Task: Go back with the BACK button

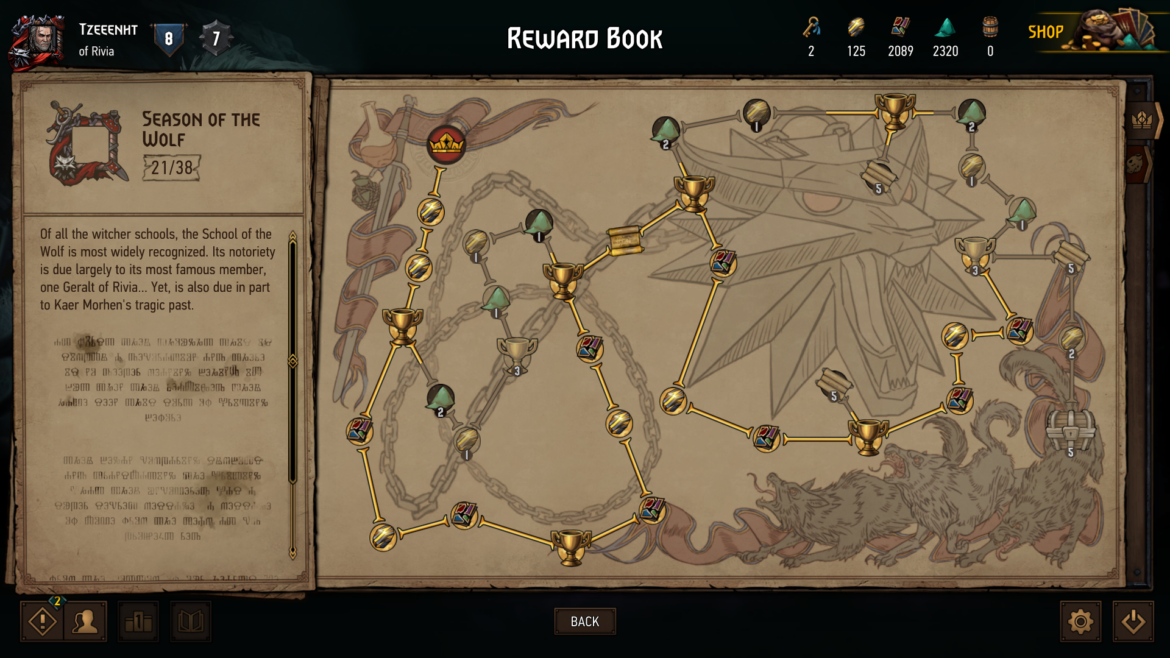Action: [x=585, y=621]
